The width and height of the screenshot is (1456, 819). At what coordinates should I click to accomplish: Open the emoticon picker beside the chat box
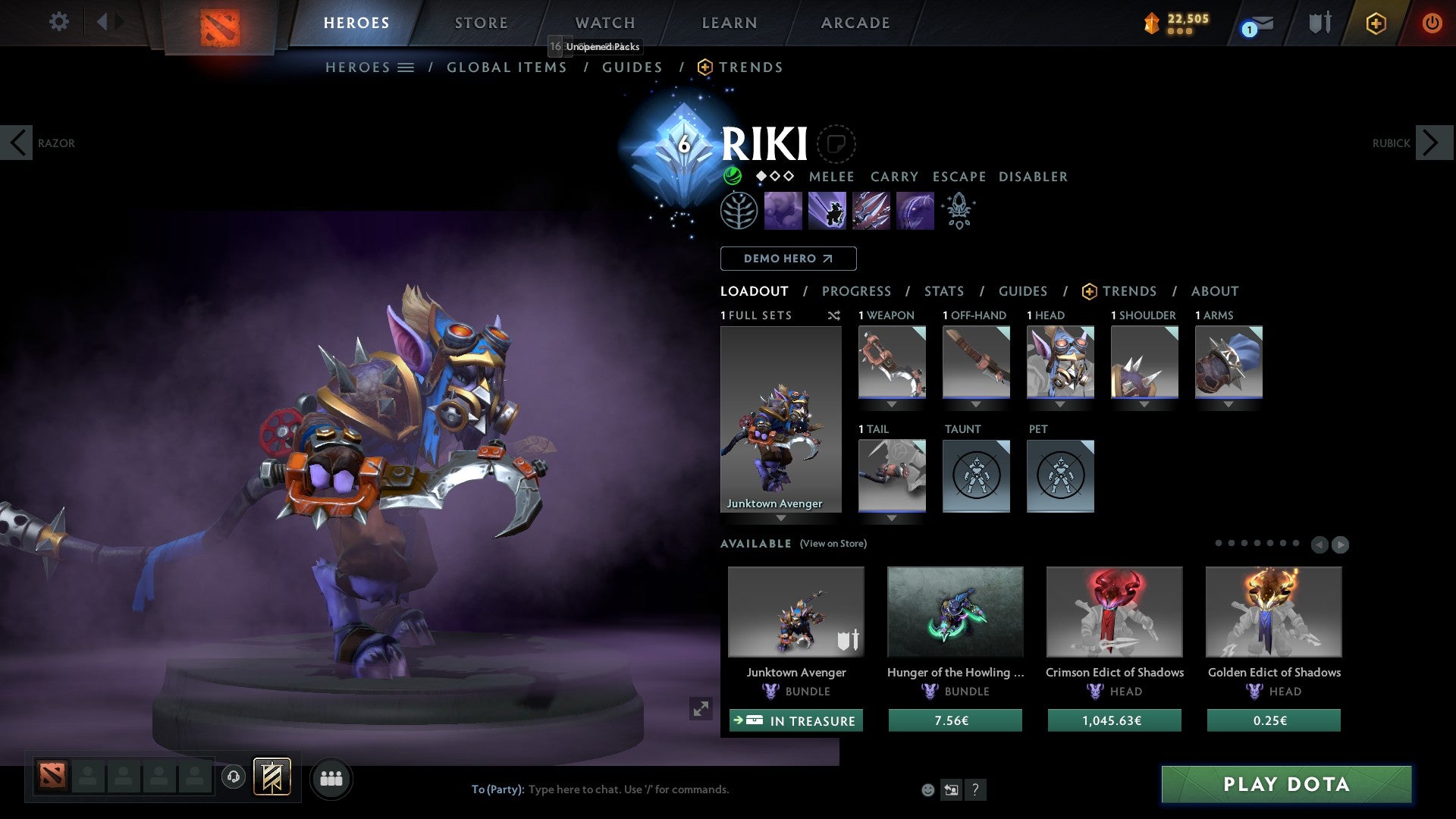click(927, 789)
